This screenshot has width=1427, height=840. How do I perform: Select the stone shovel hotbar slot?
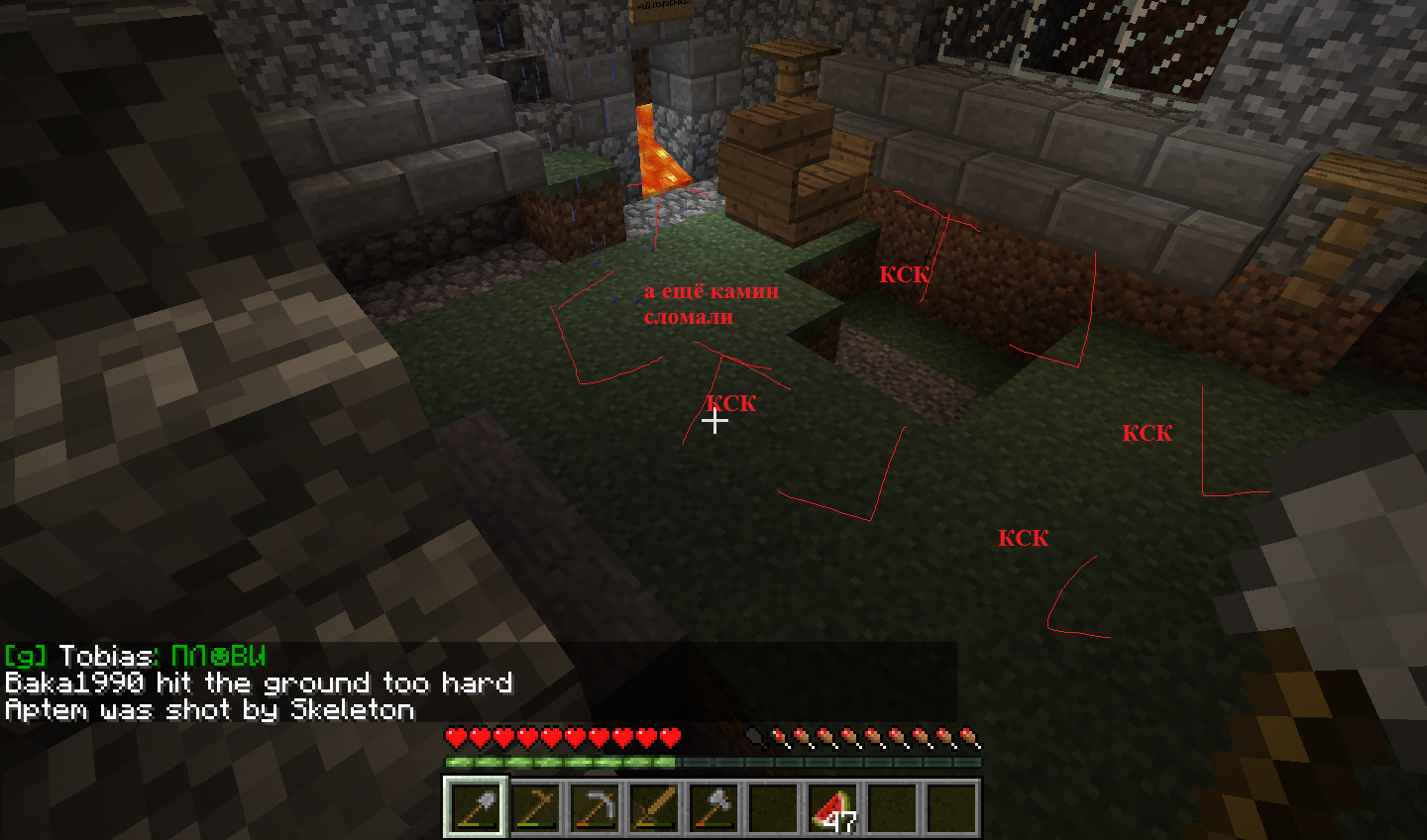[476, 807]
